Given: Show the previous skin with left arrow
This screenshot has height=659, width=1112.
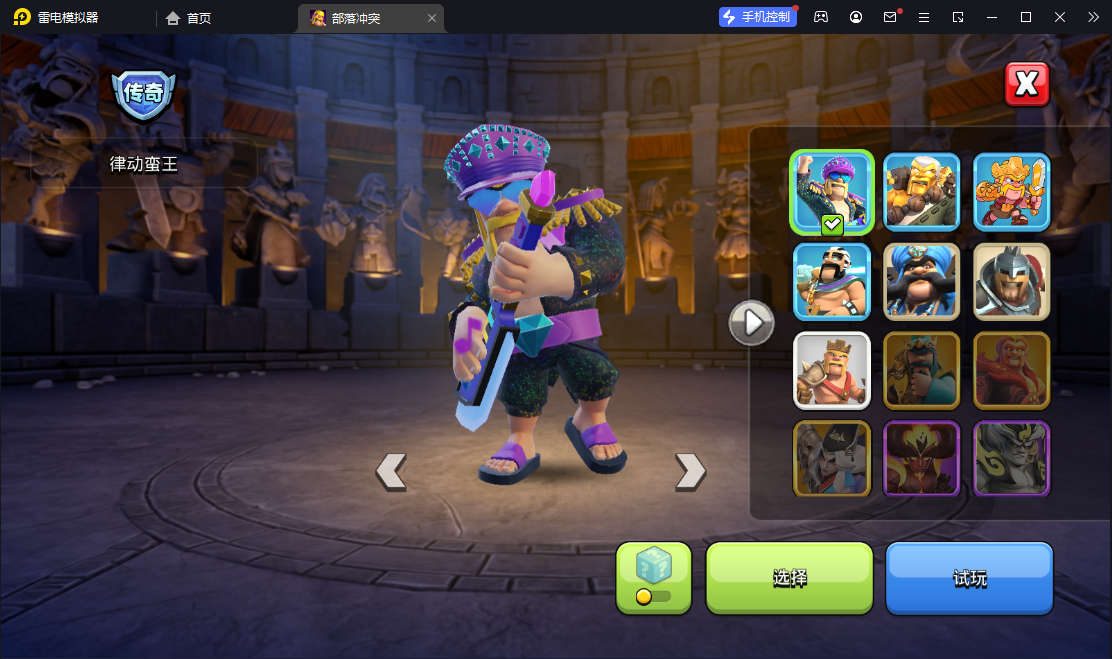Looking at the screenshot, I should pyautogui.click(x=391, y=471).
